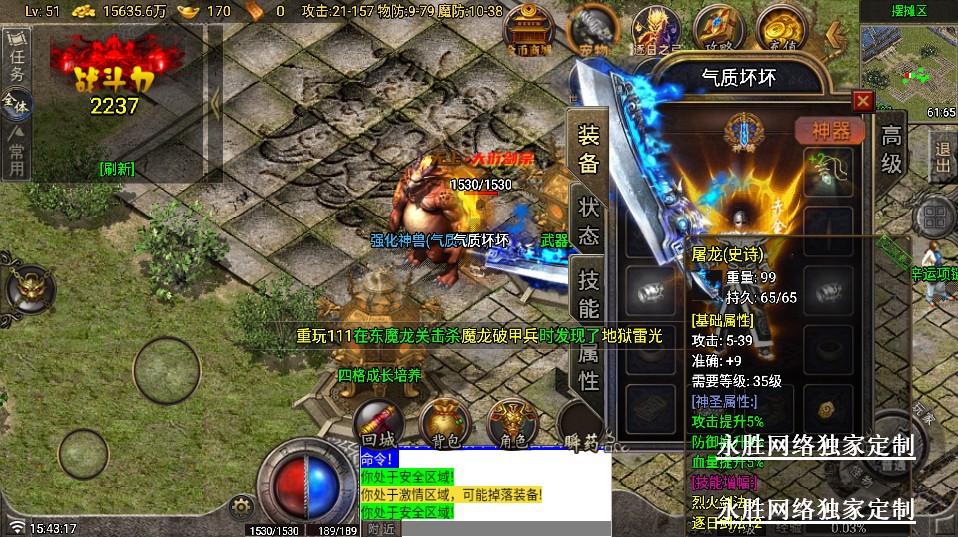Screen dimensions: 958x537
Task: Click the 神器 artifact button
Action: coord(829,132)
